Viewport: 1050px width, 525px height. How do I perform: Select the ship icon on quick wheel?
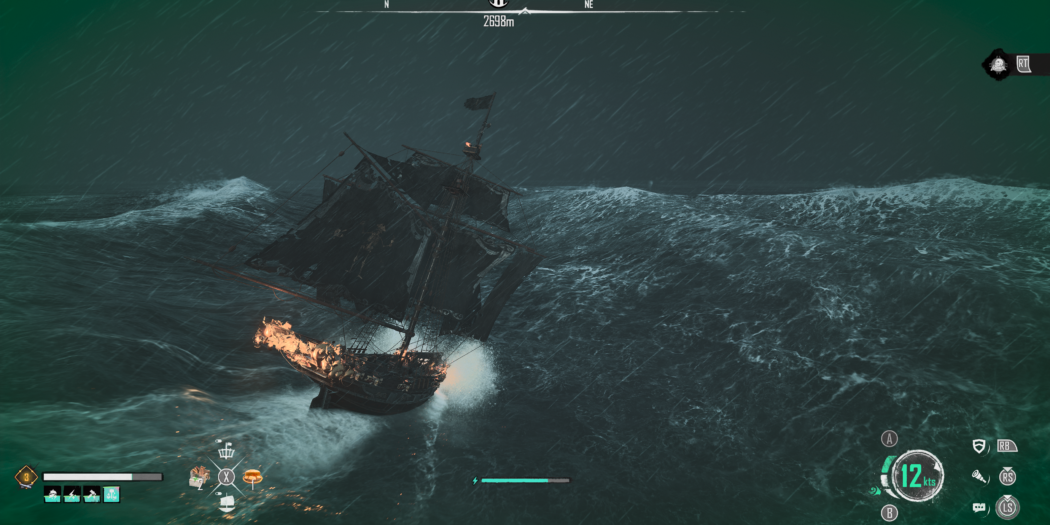[x=226, y=502]
